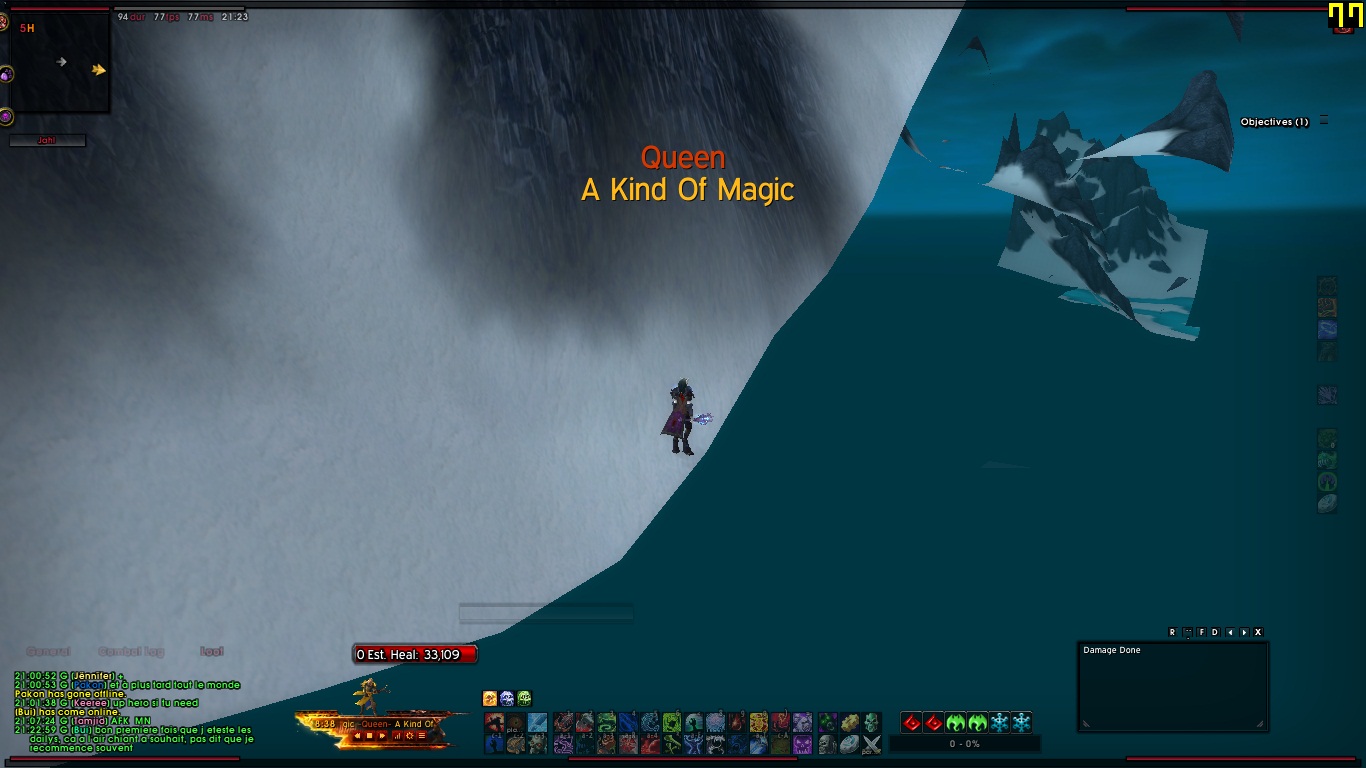Select the first blue frost rune
Image resolution: width=1366 pixels, height=768 pixels.
click(999, 722)
